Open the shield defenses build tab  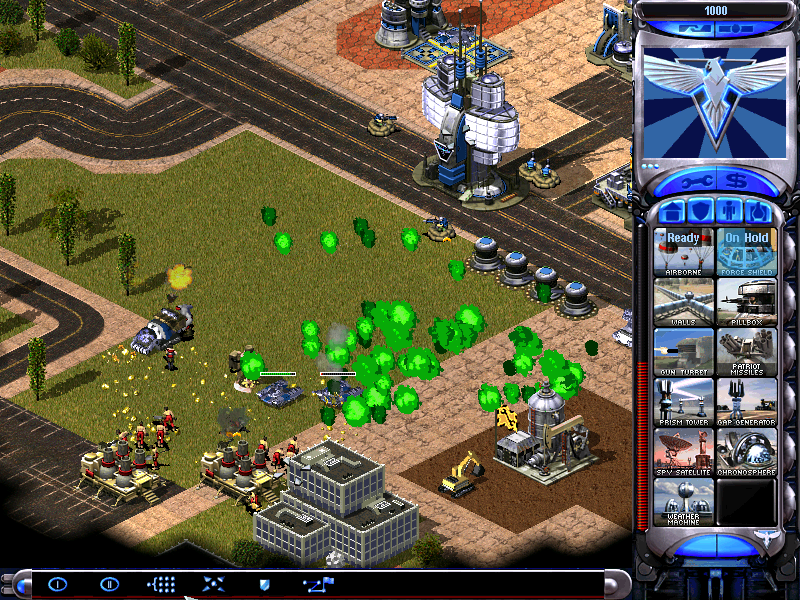coord(701,212)
